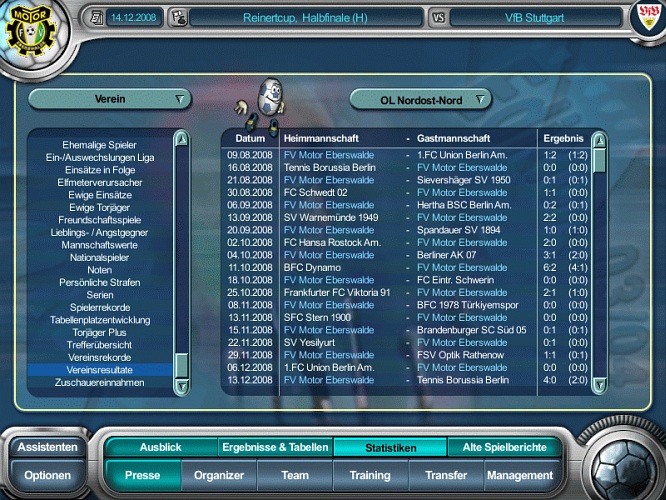Go to the Transfer section
Screen dimensions: 666x500
tap(446, 476)
